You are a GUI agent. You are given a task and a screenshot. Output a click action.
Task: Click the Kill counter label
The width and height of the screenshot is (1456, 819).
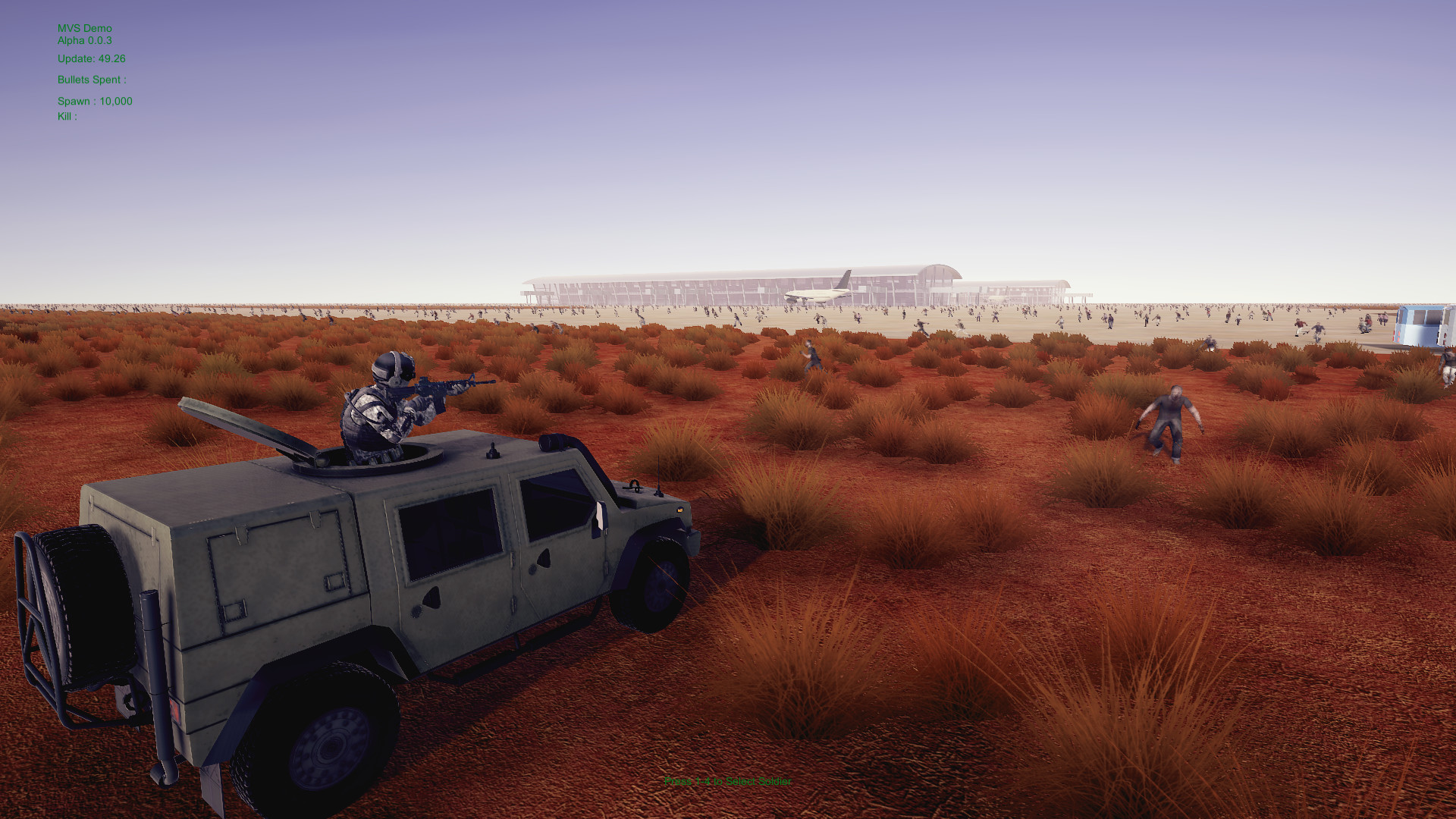tap(67, 117)
